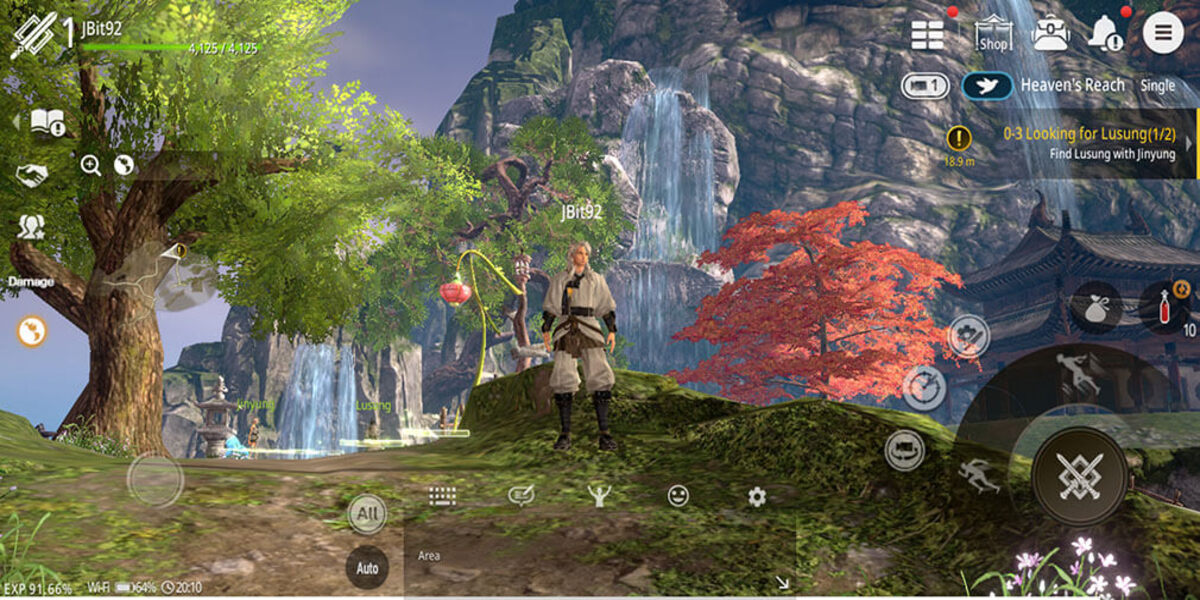Tap the crossed swords attack button
This screenshot has height=600, width=1200.
(1080, 476)
